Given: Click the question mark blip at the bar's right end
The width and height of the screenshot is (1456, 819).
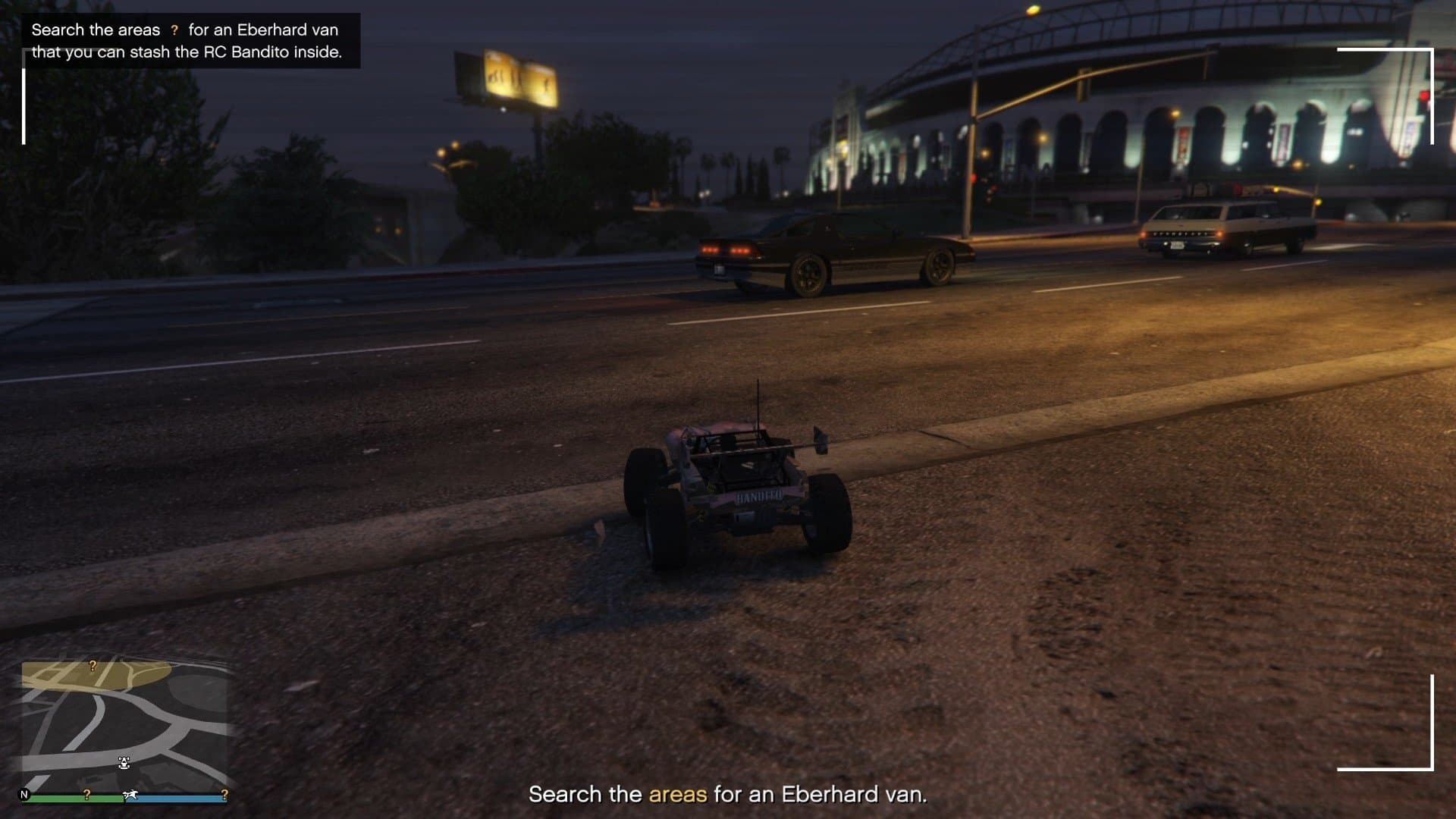Looking at the screenshot, I should point(225,793).
